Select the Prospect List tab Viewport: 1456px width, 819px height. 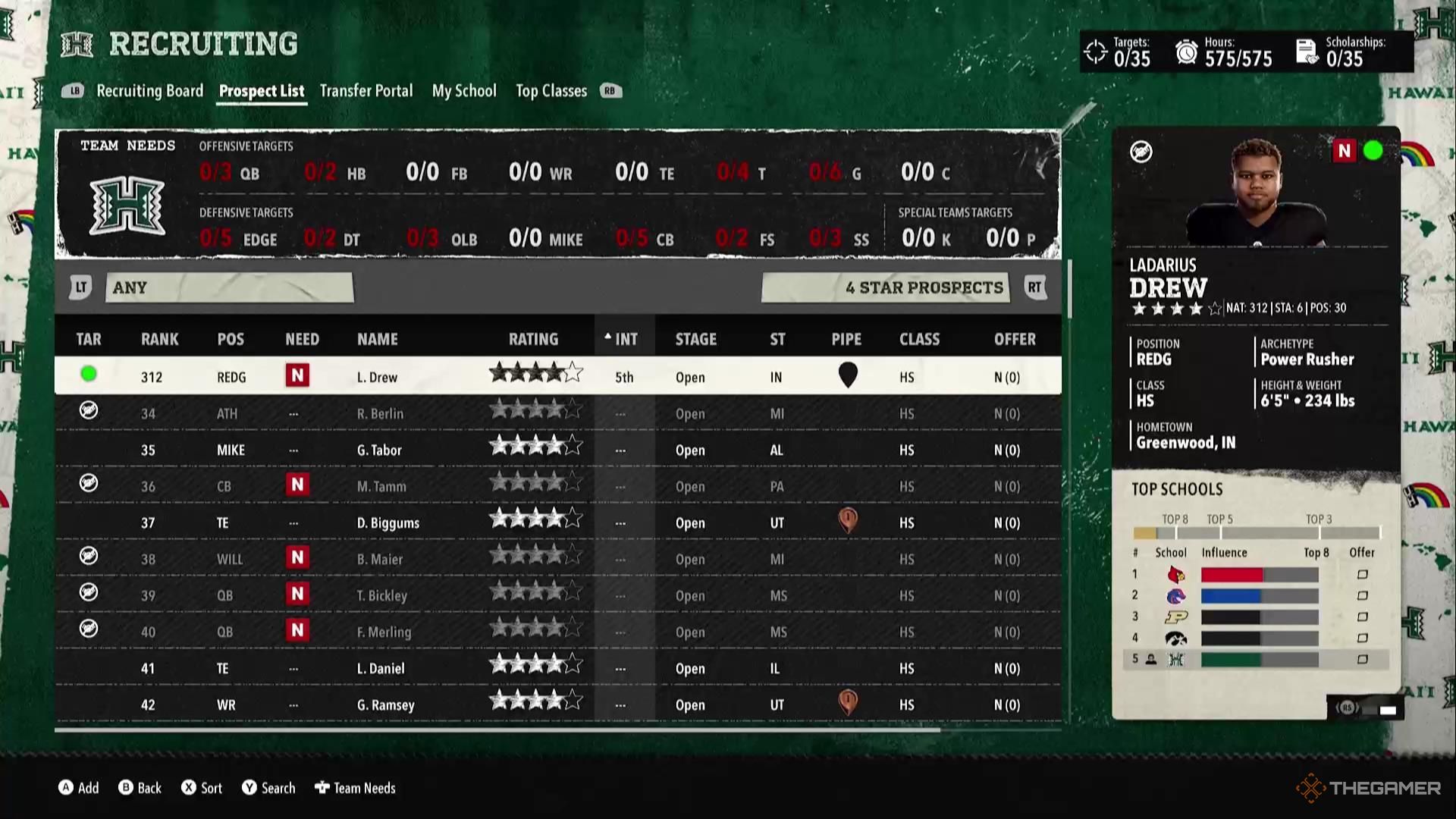(262, 91)
